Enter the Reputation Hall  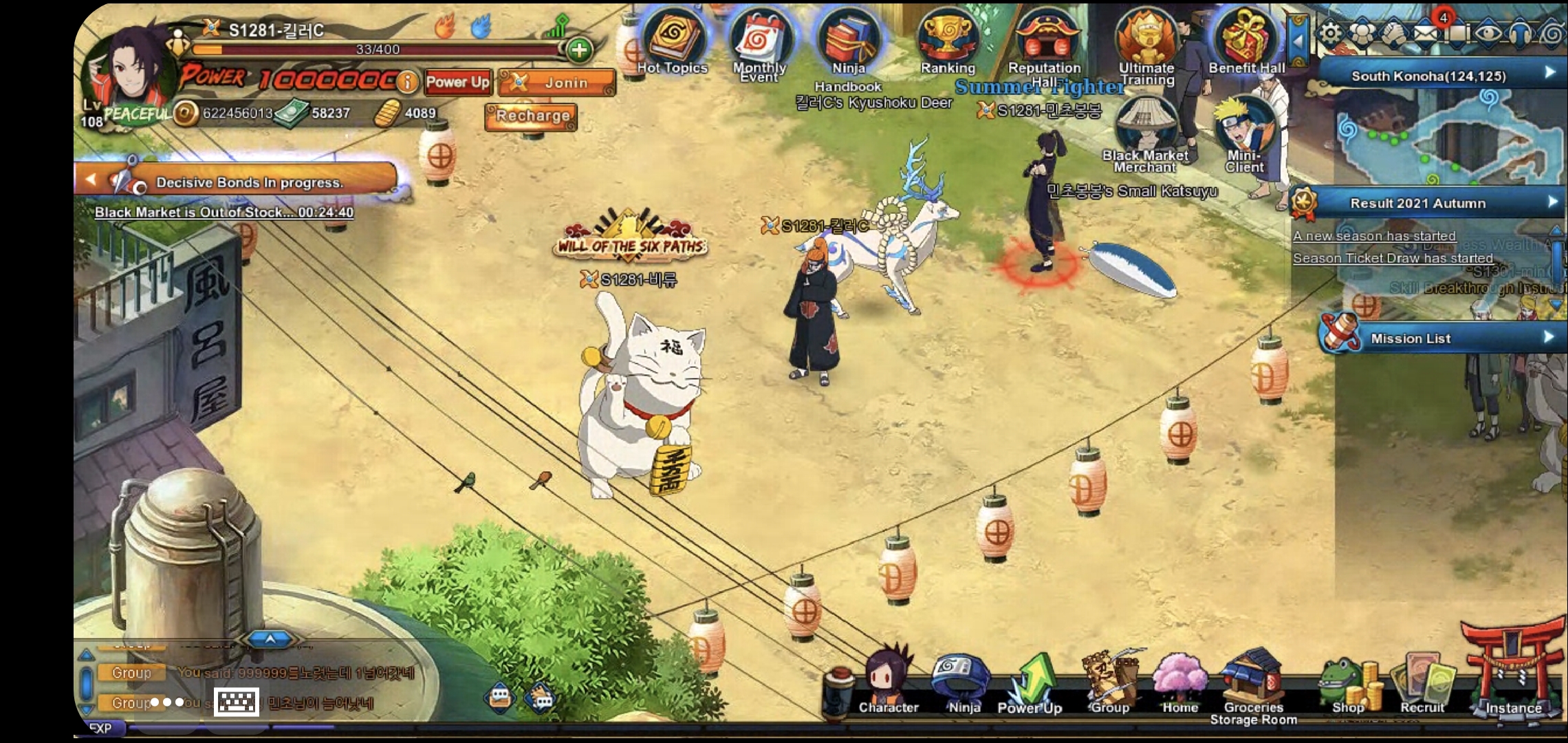point(1045,40)
